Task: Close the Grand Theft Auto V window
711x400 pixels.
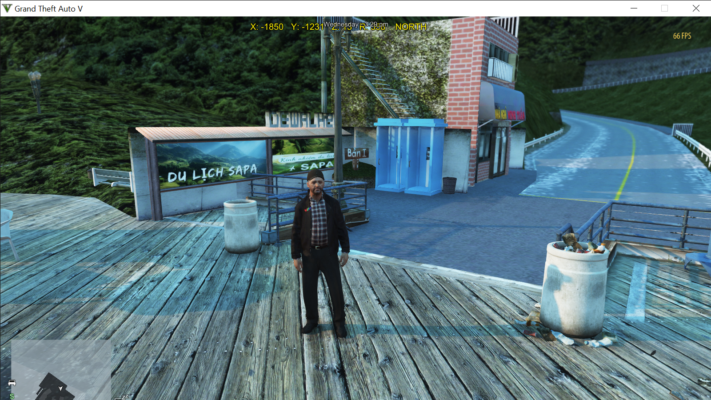Action: [x=694, y=8]
